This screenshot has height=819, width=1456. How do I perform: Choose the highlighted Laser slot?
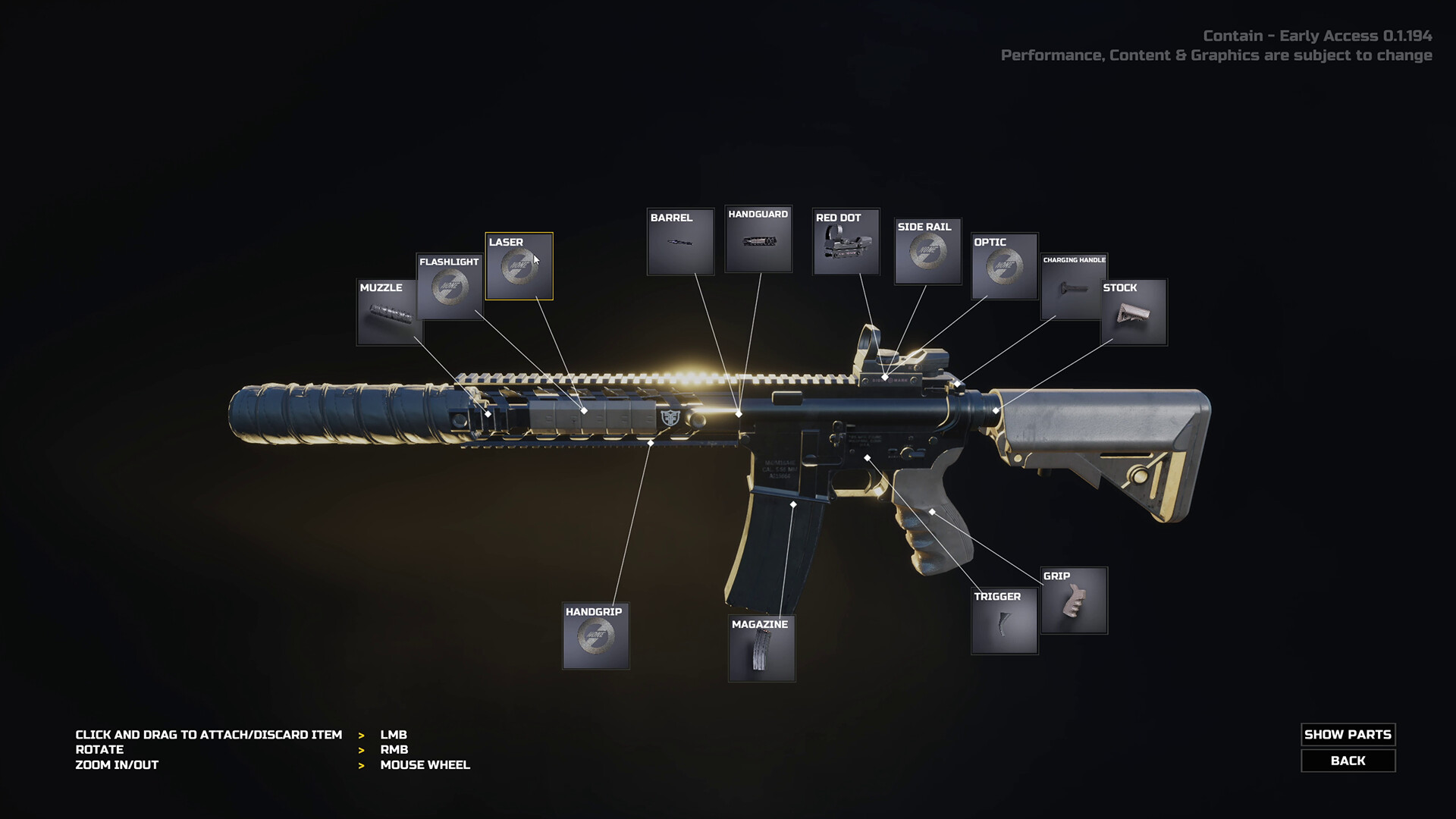pos(519,266)
